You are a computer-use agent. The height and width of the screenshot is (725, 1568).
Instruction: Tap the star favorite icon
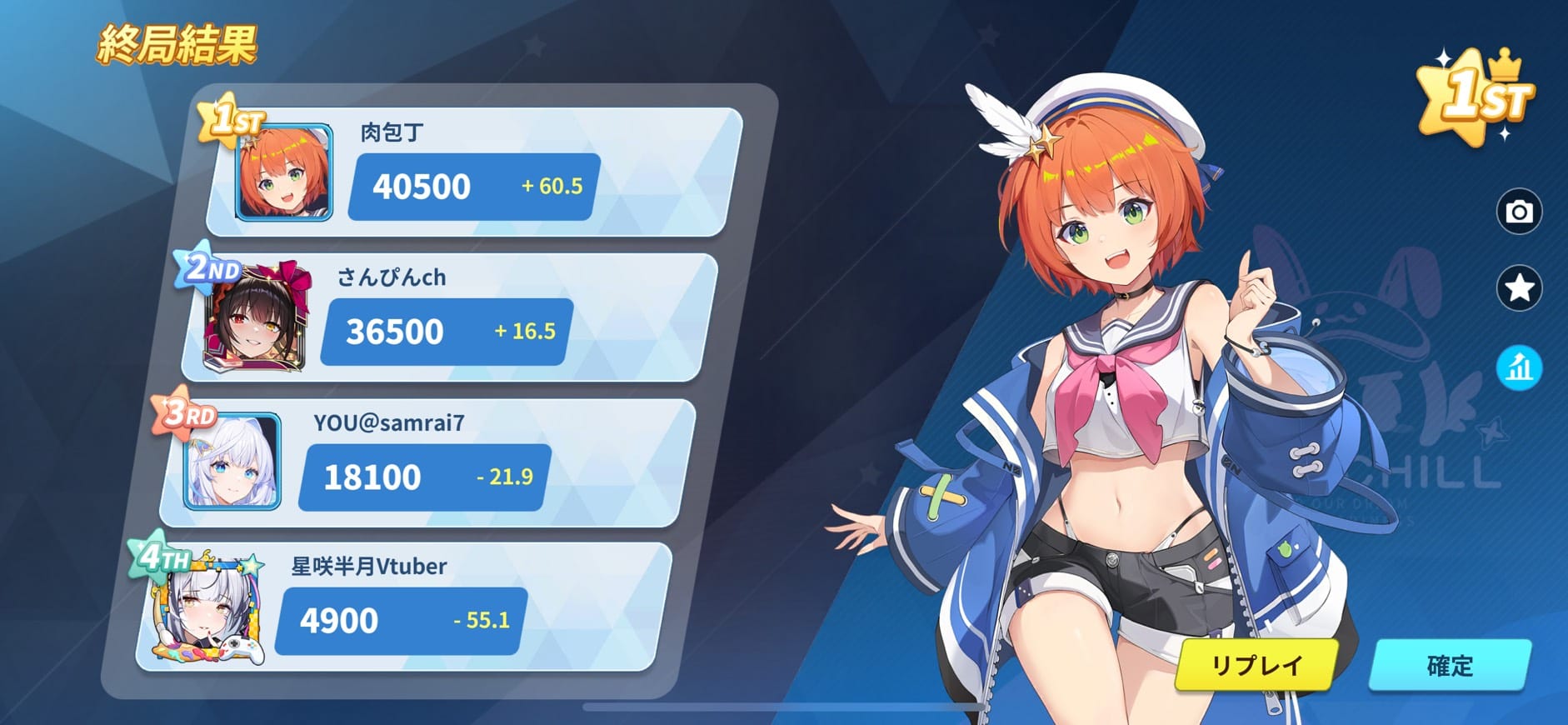(x=1519, y=288)
